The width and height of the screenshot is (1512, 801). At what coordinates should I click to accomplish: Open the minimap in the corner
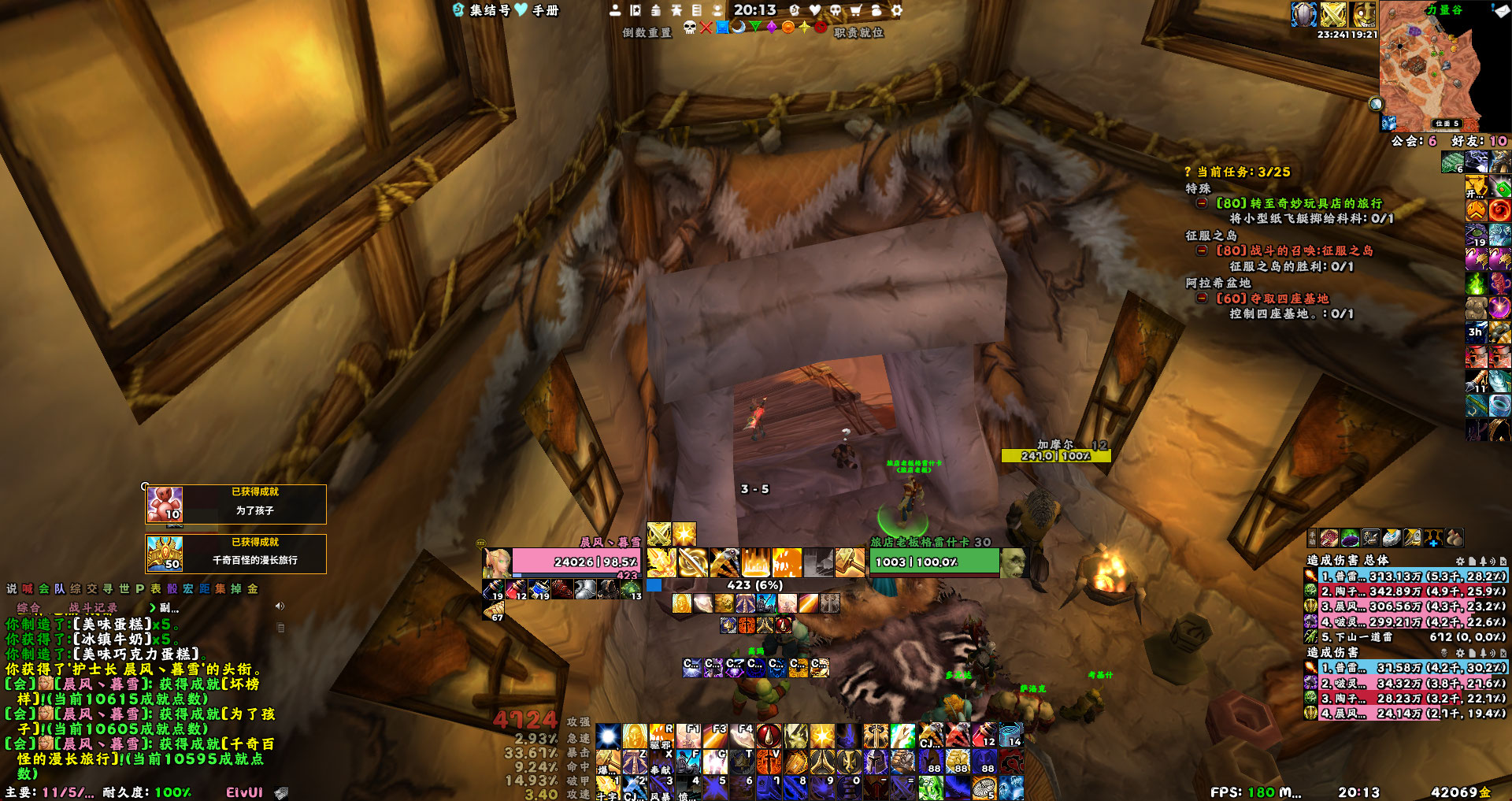(x=1432, y=67)
